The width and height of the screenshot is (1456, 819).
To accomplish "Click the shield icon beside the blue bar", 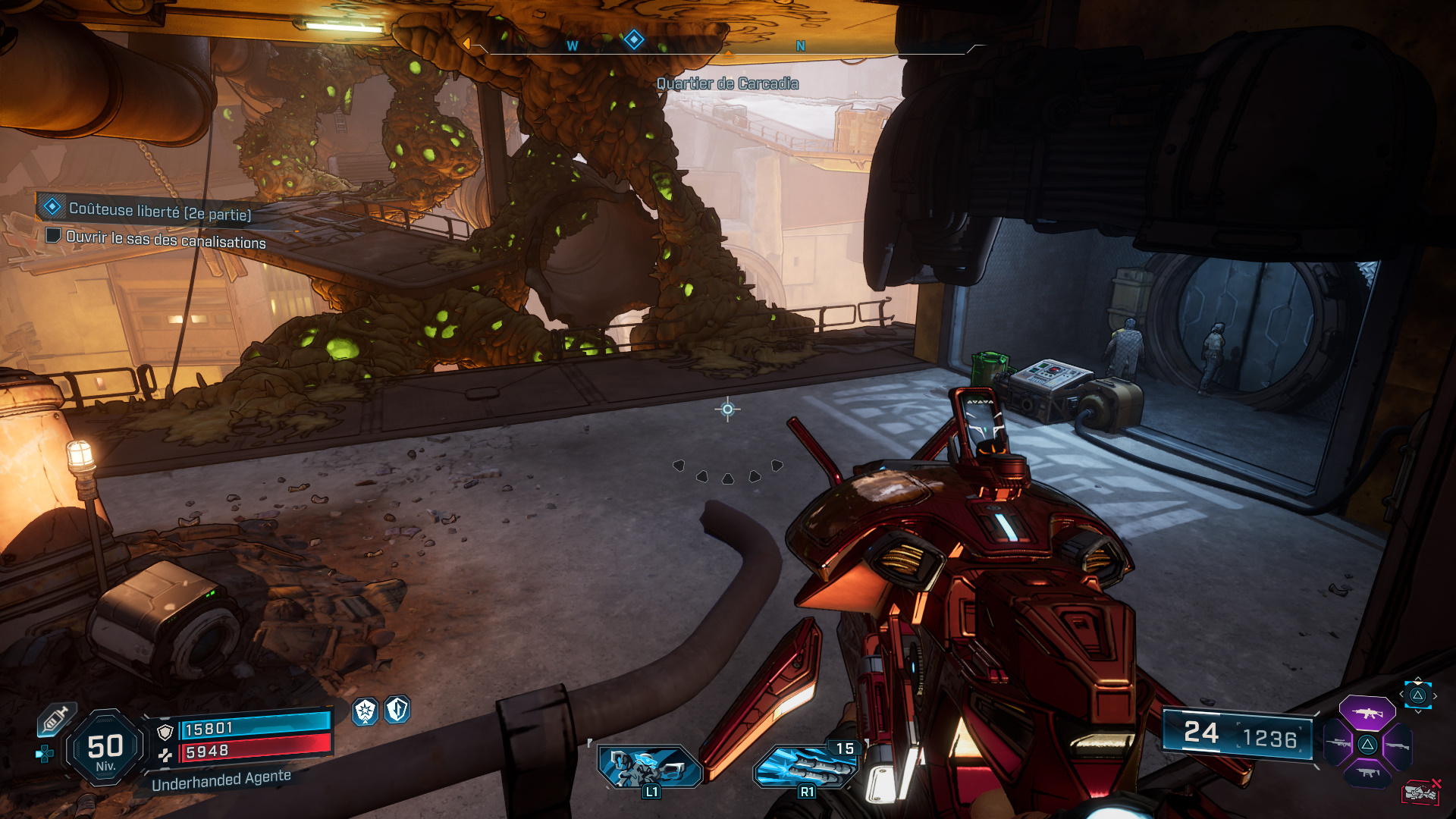I will [166, 732].
